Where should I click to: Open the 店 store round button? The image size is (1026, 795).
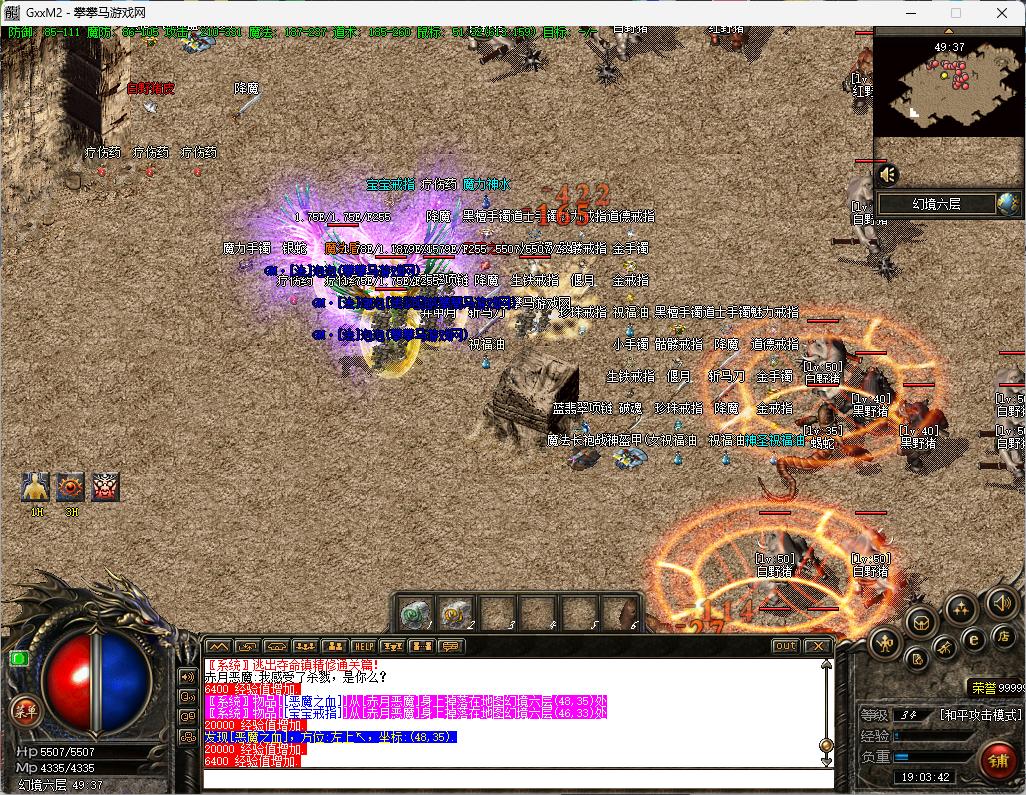click(1003, 637)
